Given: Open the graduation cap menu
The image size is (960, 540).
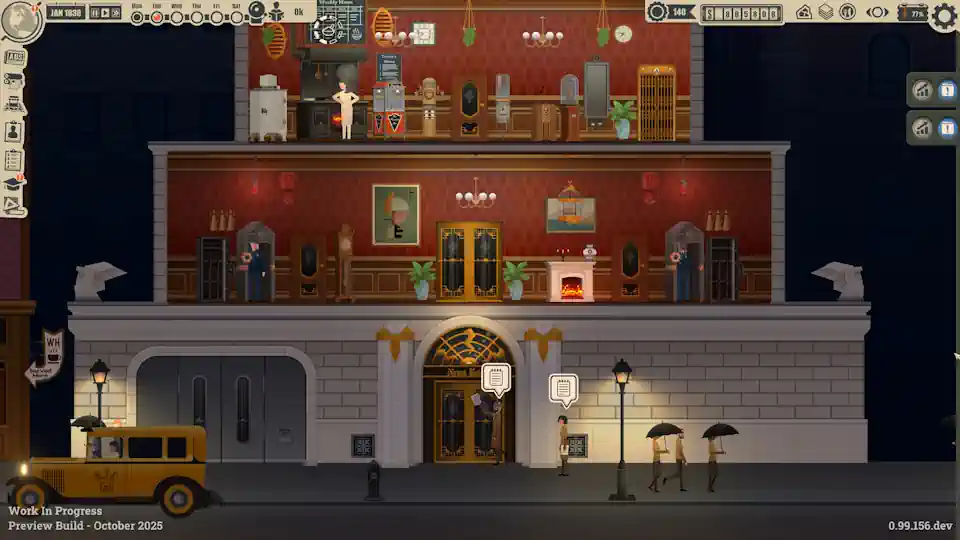Looking at the screenshot, I should coord(14,183).
